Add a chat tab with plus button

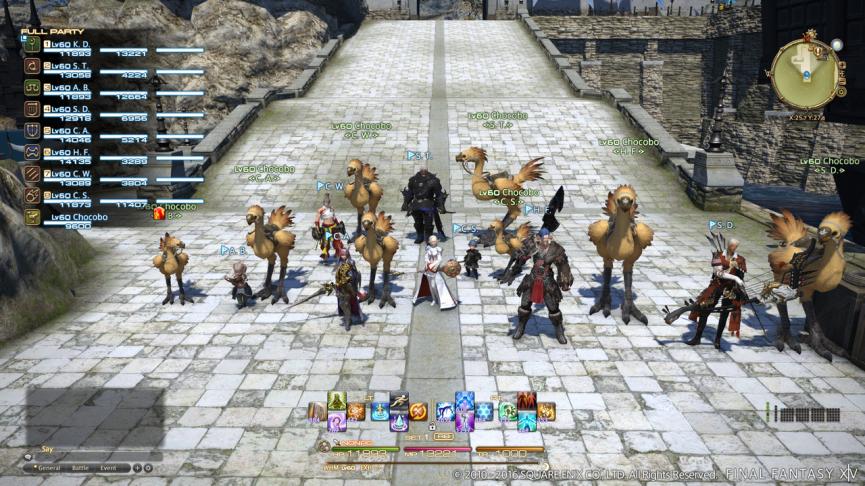[137, 467]
